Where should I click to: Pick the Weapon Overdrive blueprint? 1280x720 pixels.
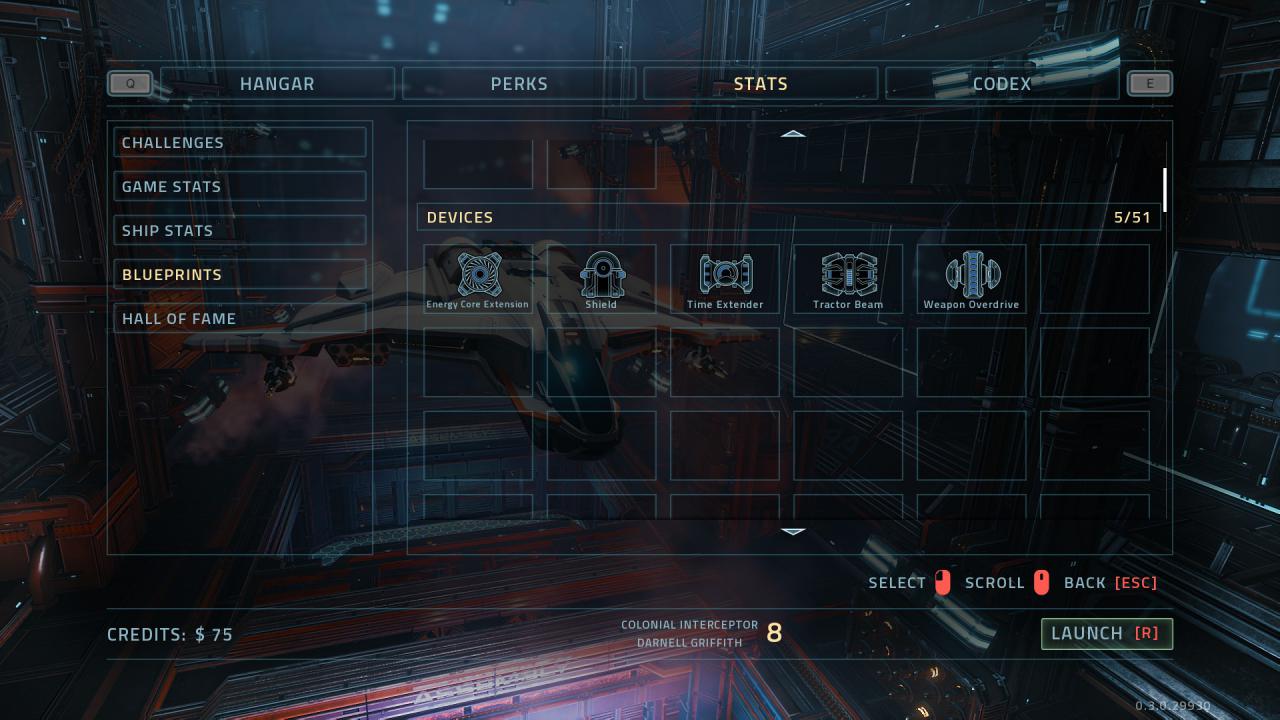point(972,279)
